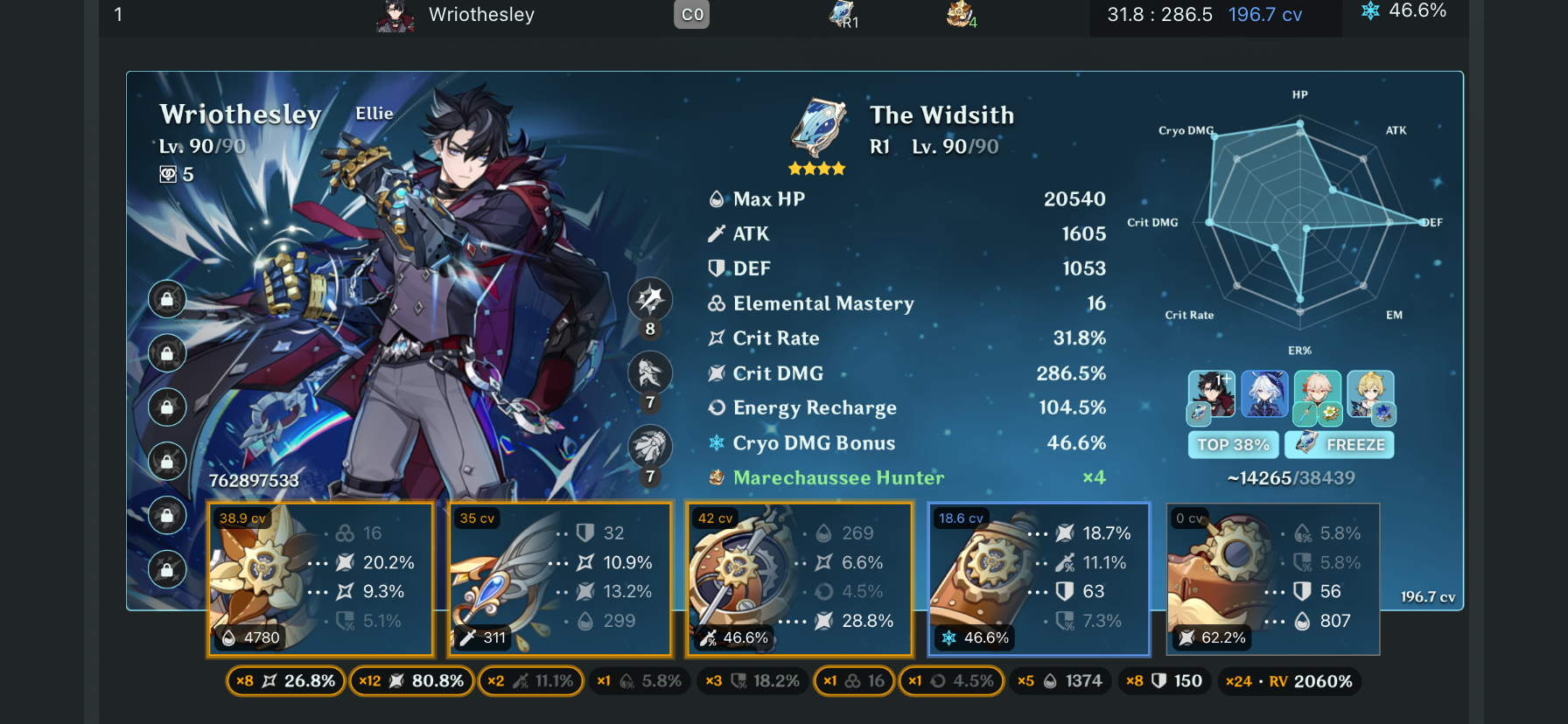Image resolution: width=1568 pixels, height=724 pixels.
Task: Toggle the second lock icon from the top
Action: point(166,353)
